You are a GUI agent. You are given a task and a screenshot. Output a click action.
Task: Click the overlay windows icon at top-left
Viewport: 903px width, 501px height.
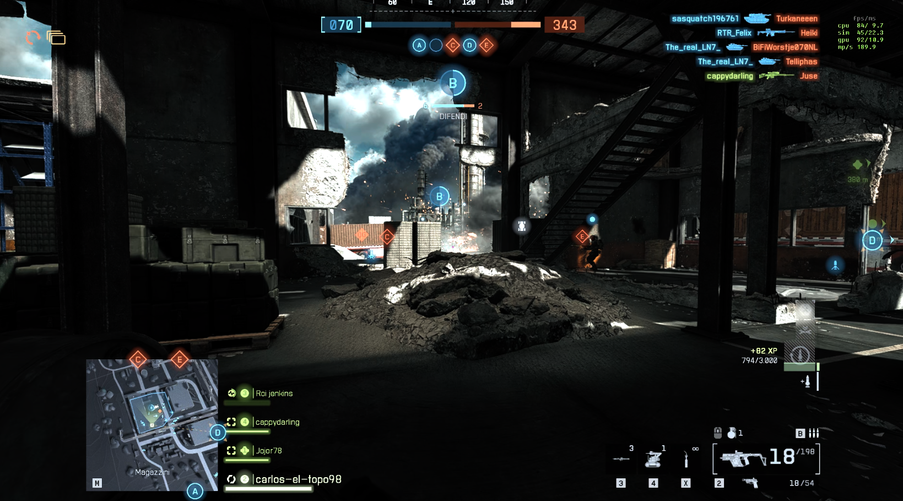(x=56, y=38)
